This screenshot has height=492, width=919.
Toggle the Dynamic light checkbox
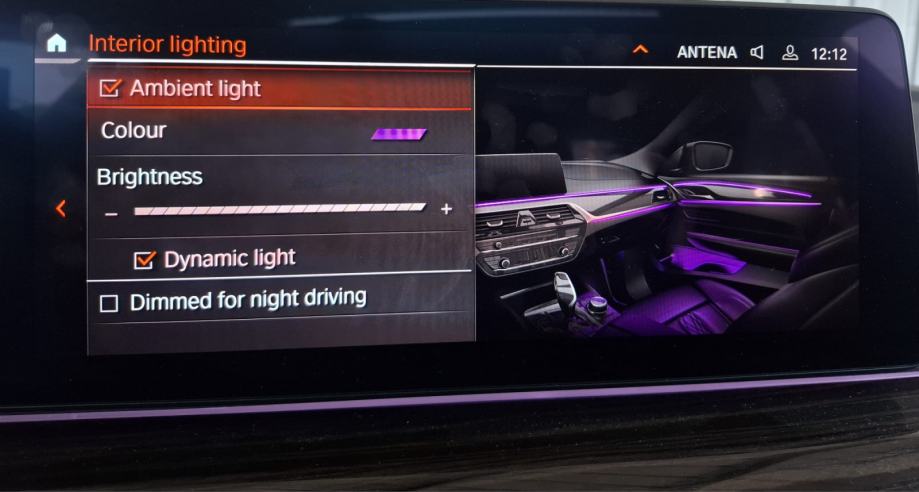pyautogui.click(x=146, y=260)
